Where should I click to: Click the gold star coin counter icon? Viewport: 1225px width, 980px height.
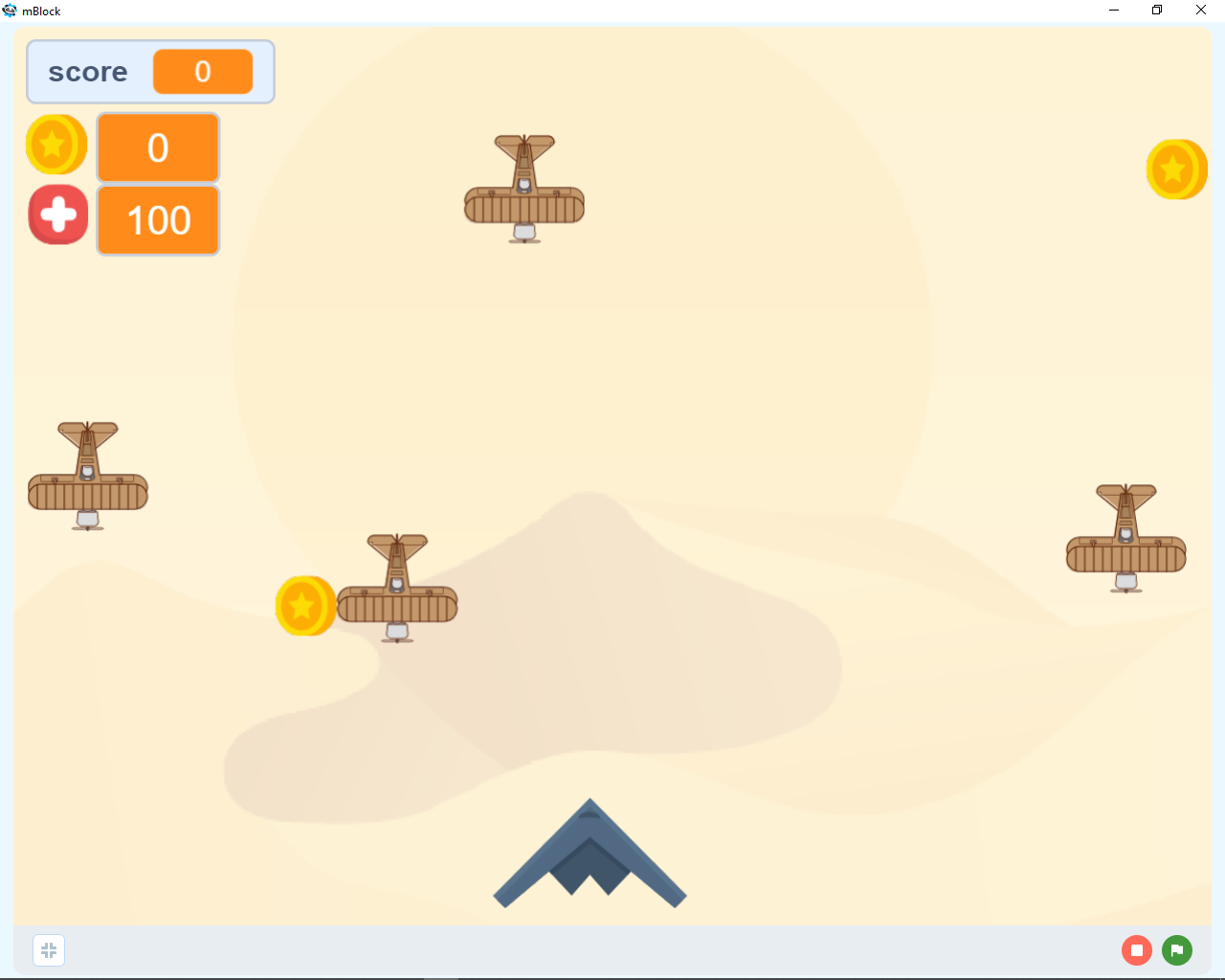click(56, 145)
